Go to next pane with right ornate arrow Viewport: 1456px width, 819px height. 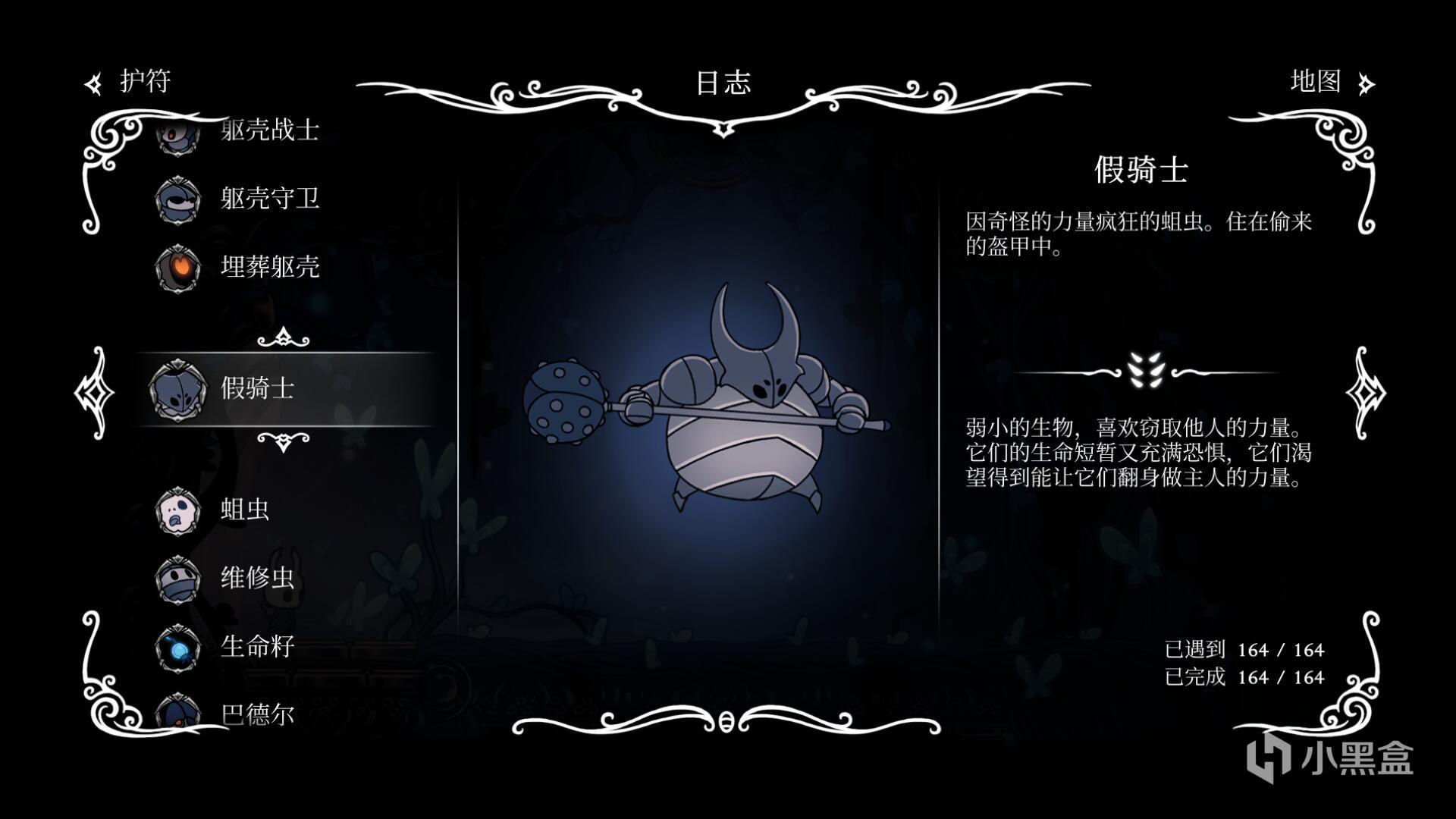(1365, 392)
